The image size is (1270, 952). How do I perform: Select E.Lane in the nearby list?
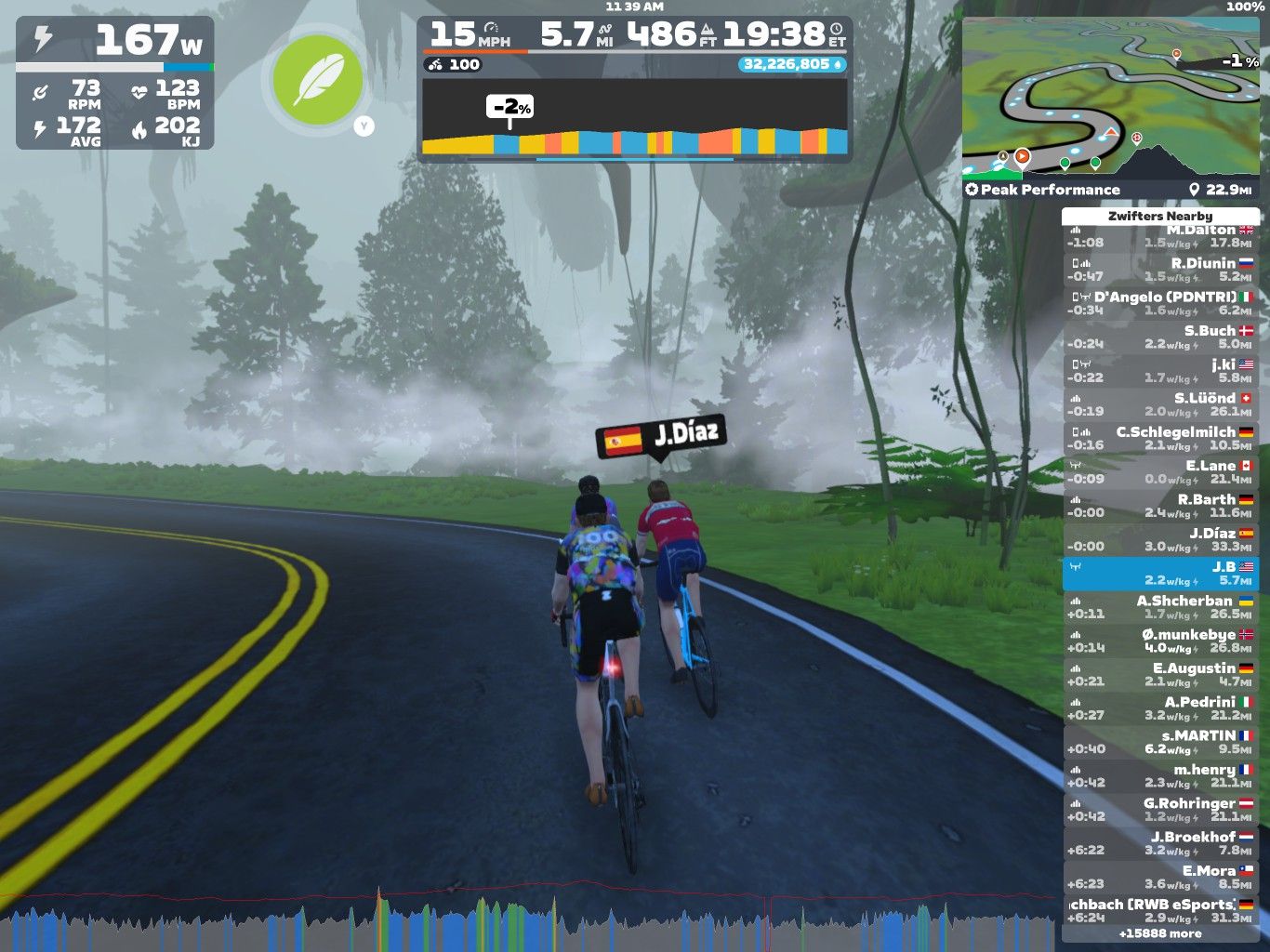click(1160, 471)
